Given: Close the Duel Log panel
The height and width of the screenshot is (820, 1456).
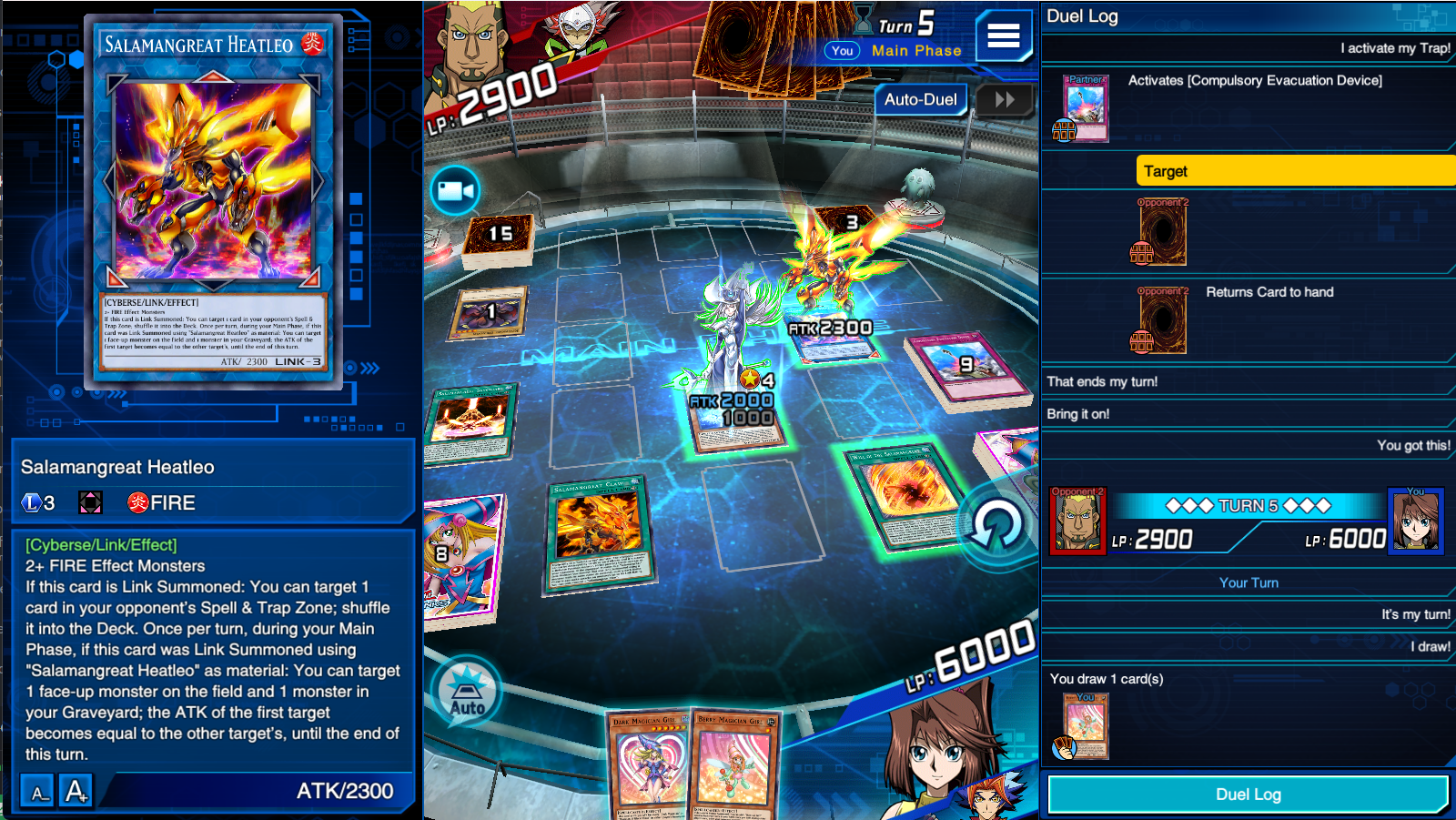Looking at the screenshot, I should pos(1248,795).
